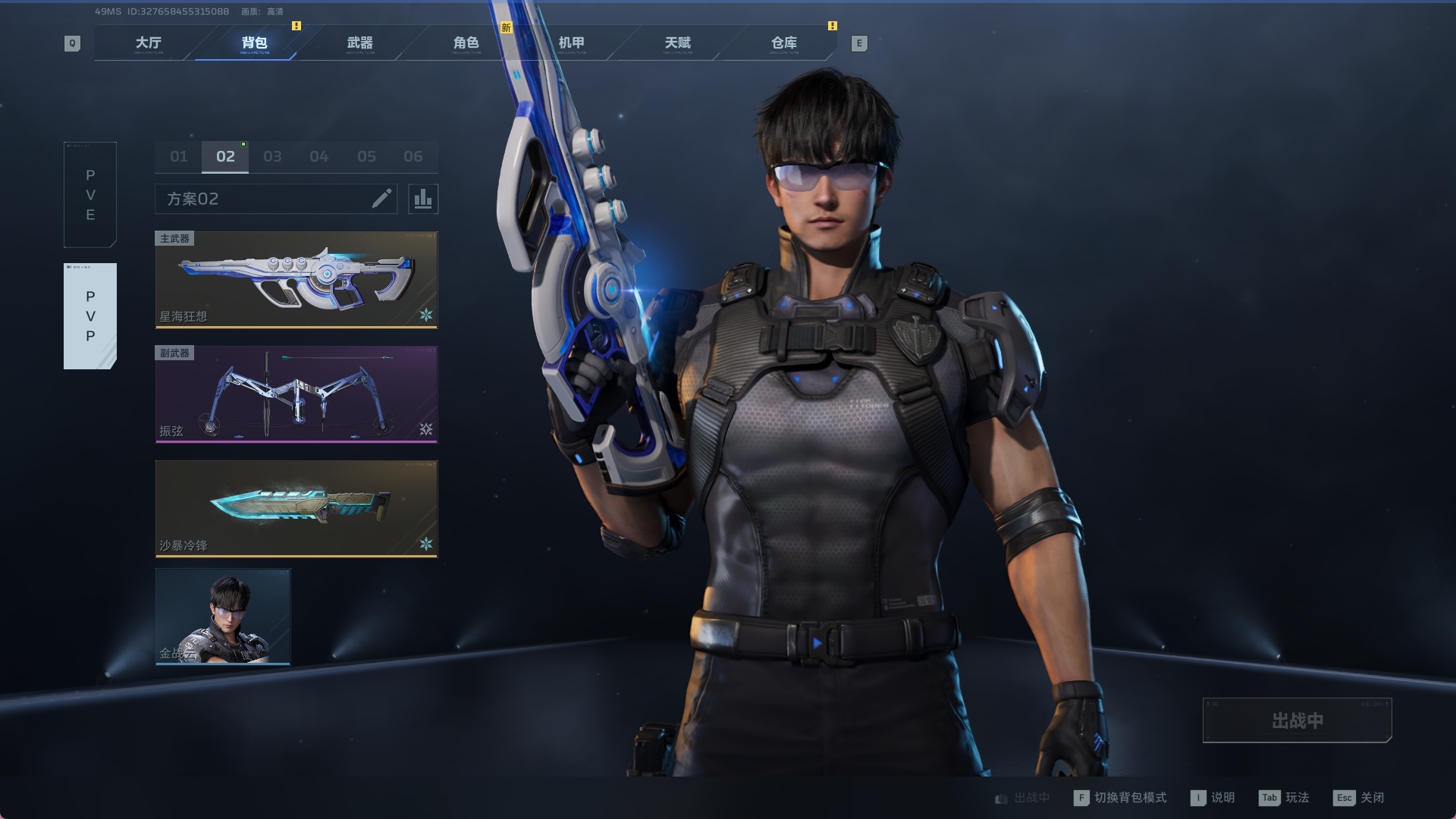Open the loadout statistics chart
1456x819 pixels.
[x=423, y=199]
